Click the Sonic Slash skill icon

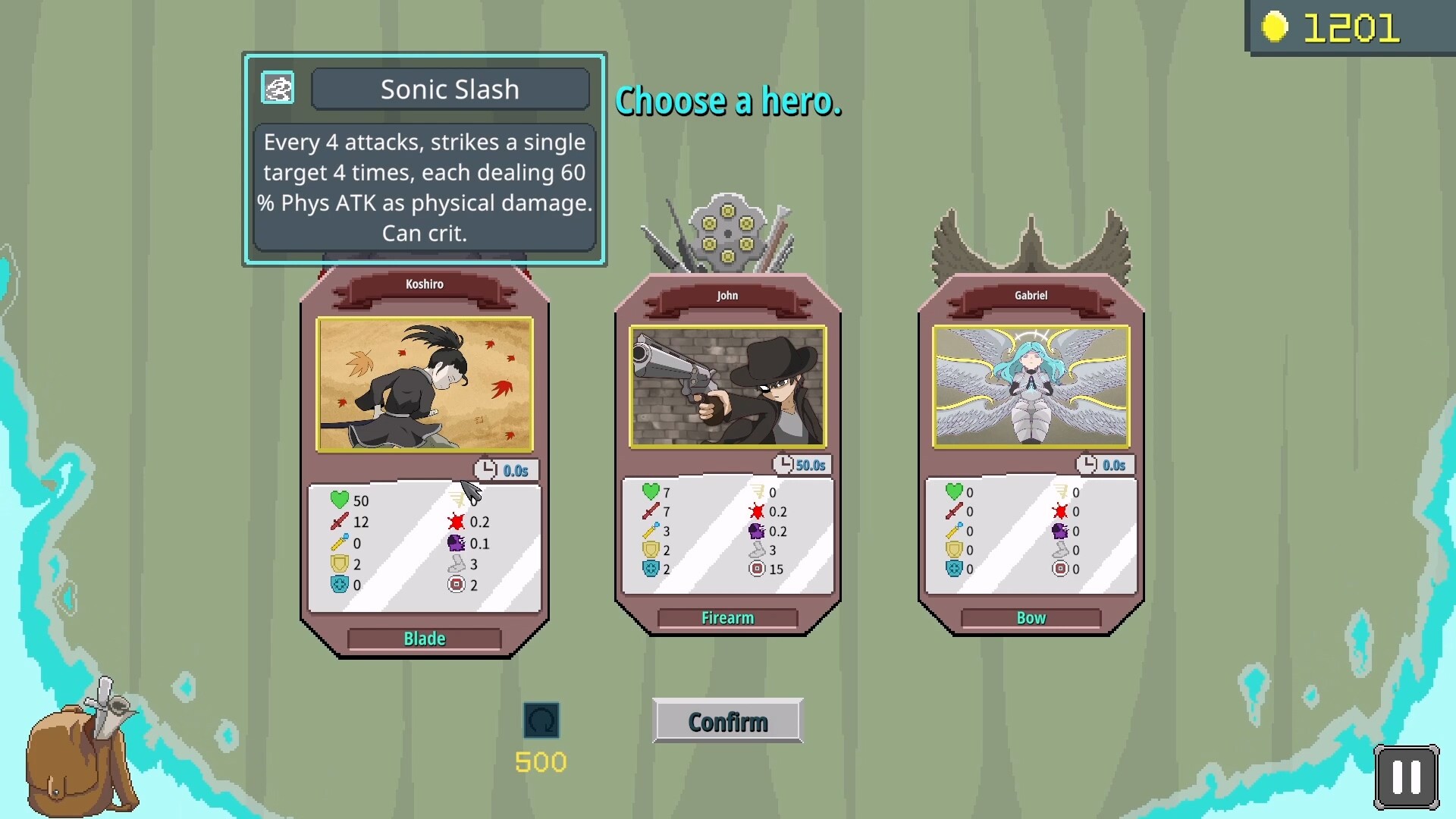(278, 87)
